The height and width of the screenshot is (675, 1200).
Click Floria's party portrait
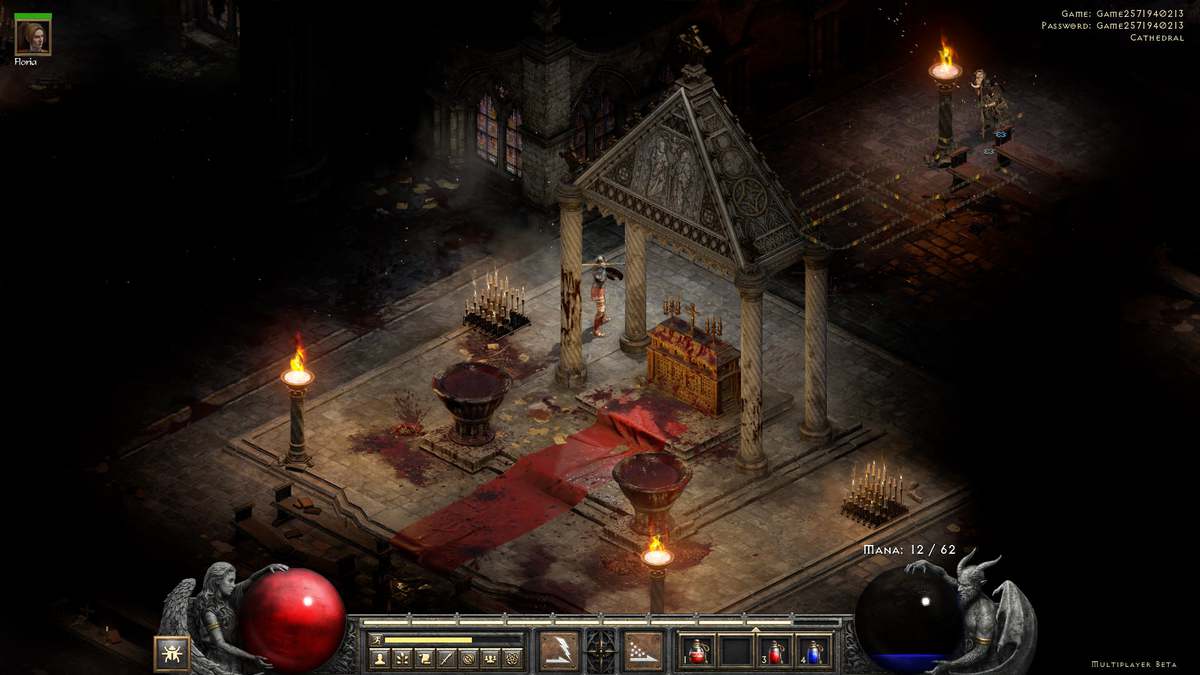pos(33,37)
